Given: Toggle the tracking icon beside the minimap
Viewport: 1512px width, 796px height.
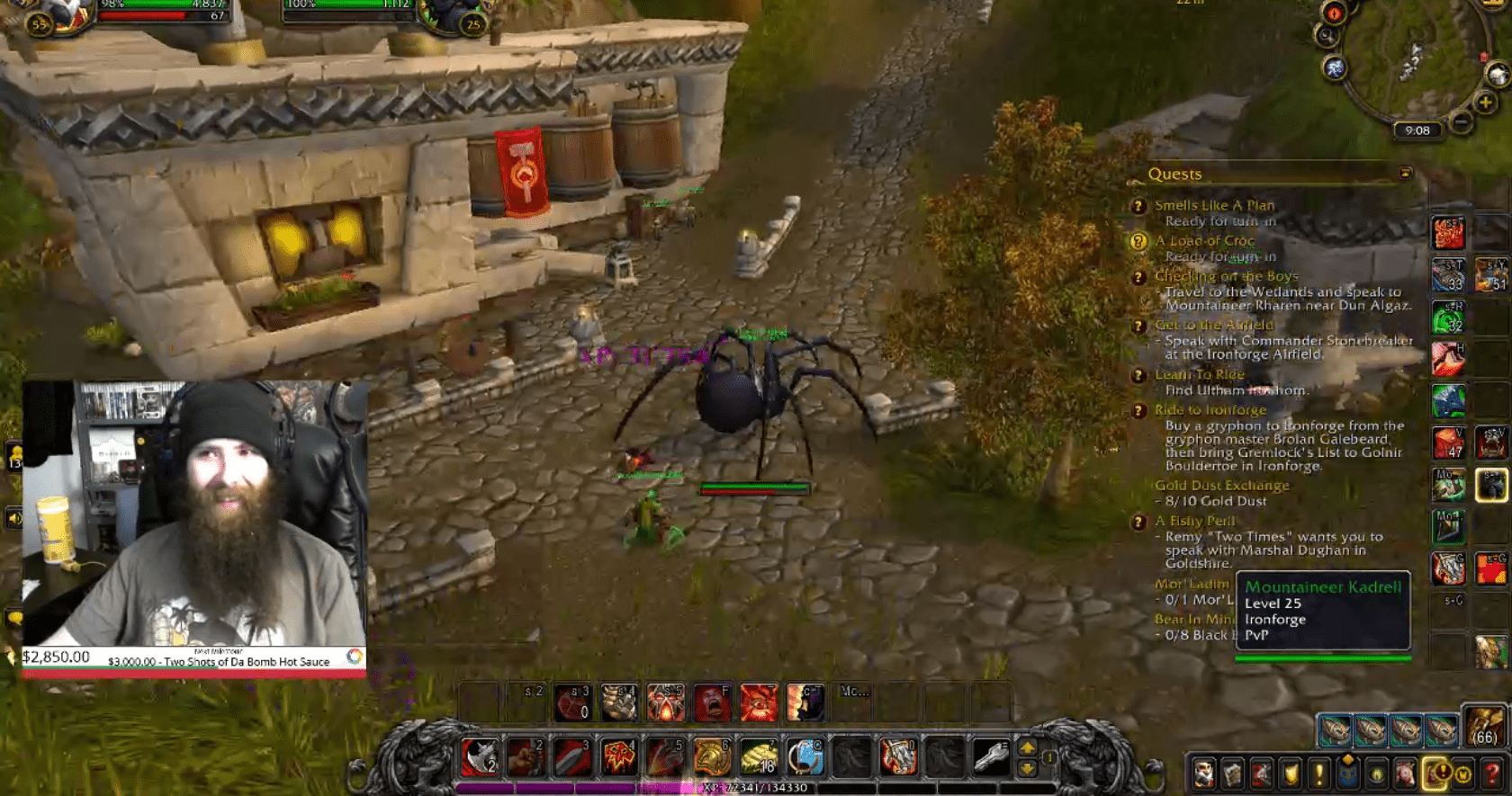Looking at the screenshot, I should pyautogui.click(x=1327, y=37).
